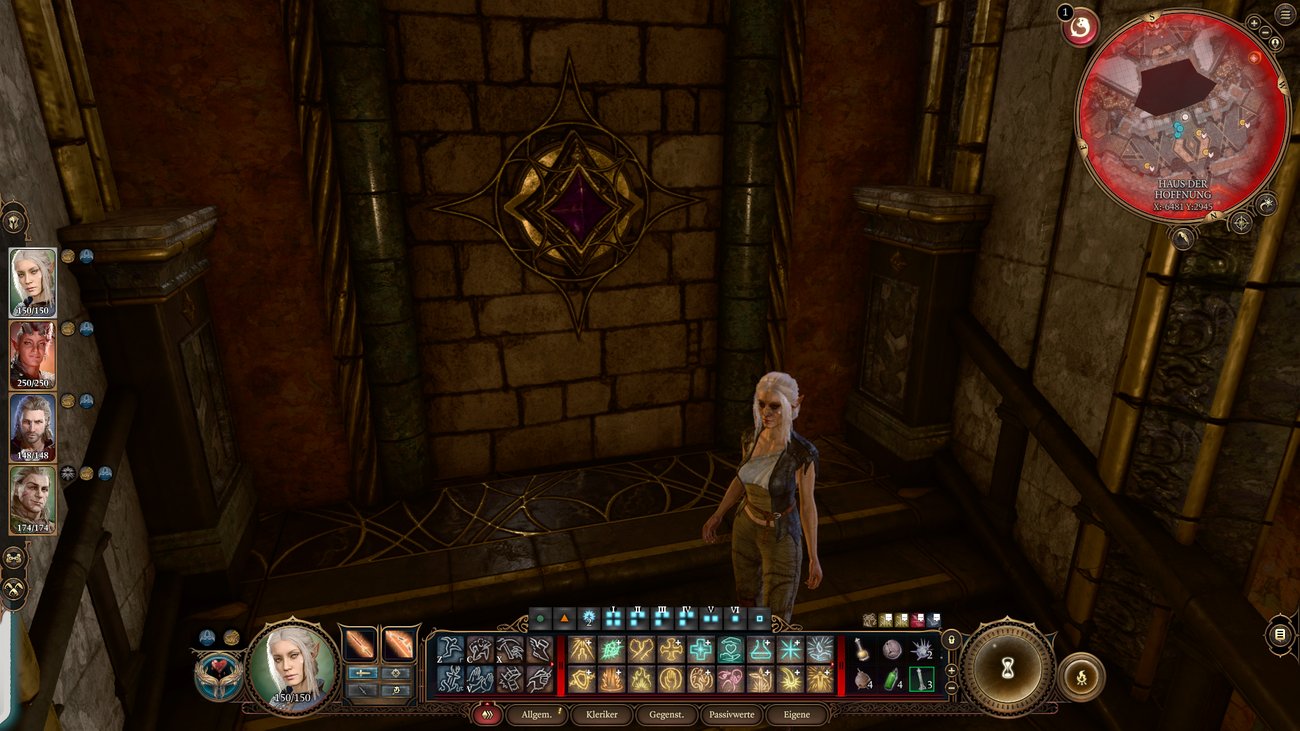Activate the teal healing cross spell
Image resolution: width=1300 pixels, height=731 pixels.
click(700, 650)
